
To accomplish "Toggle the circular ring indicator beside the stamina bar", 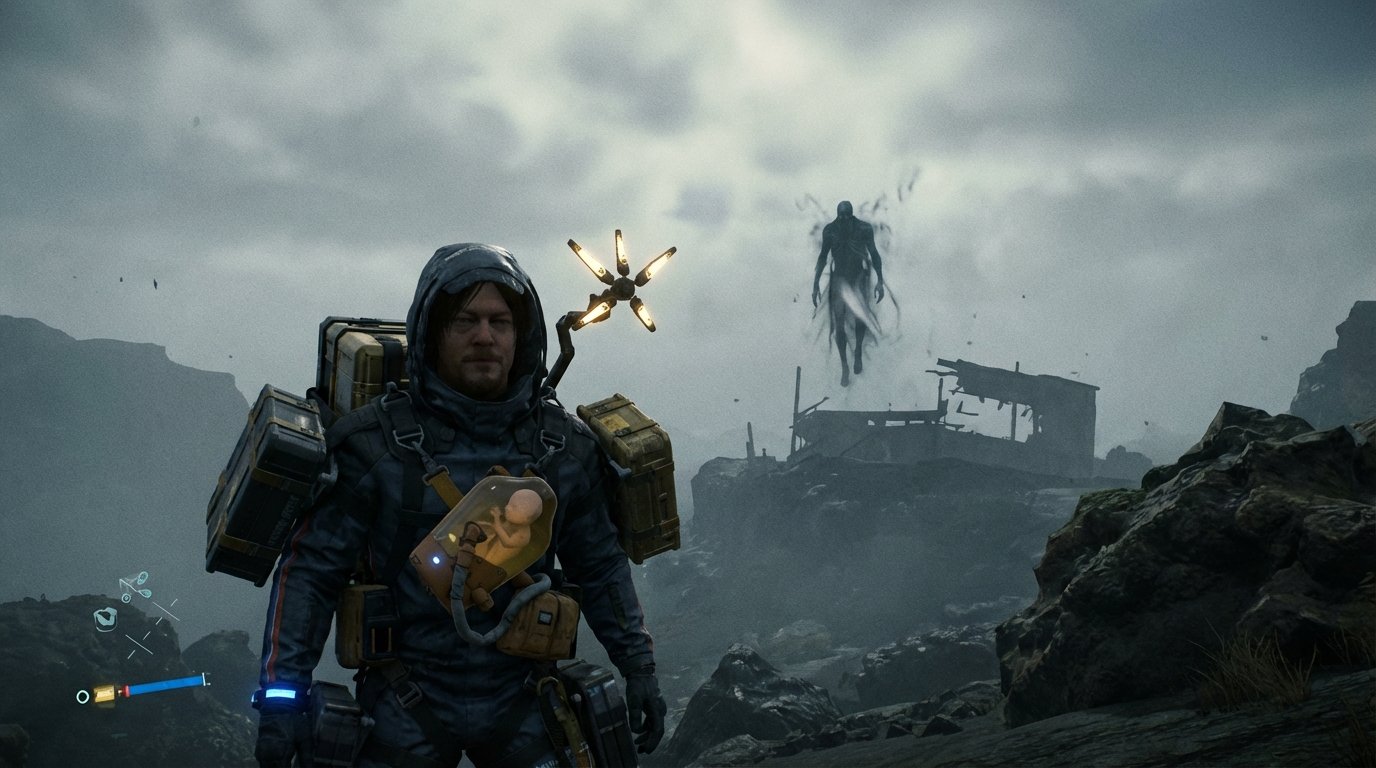I will 82,696.
